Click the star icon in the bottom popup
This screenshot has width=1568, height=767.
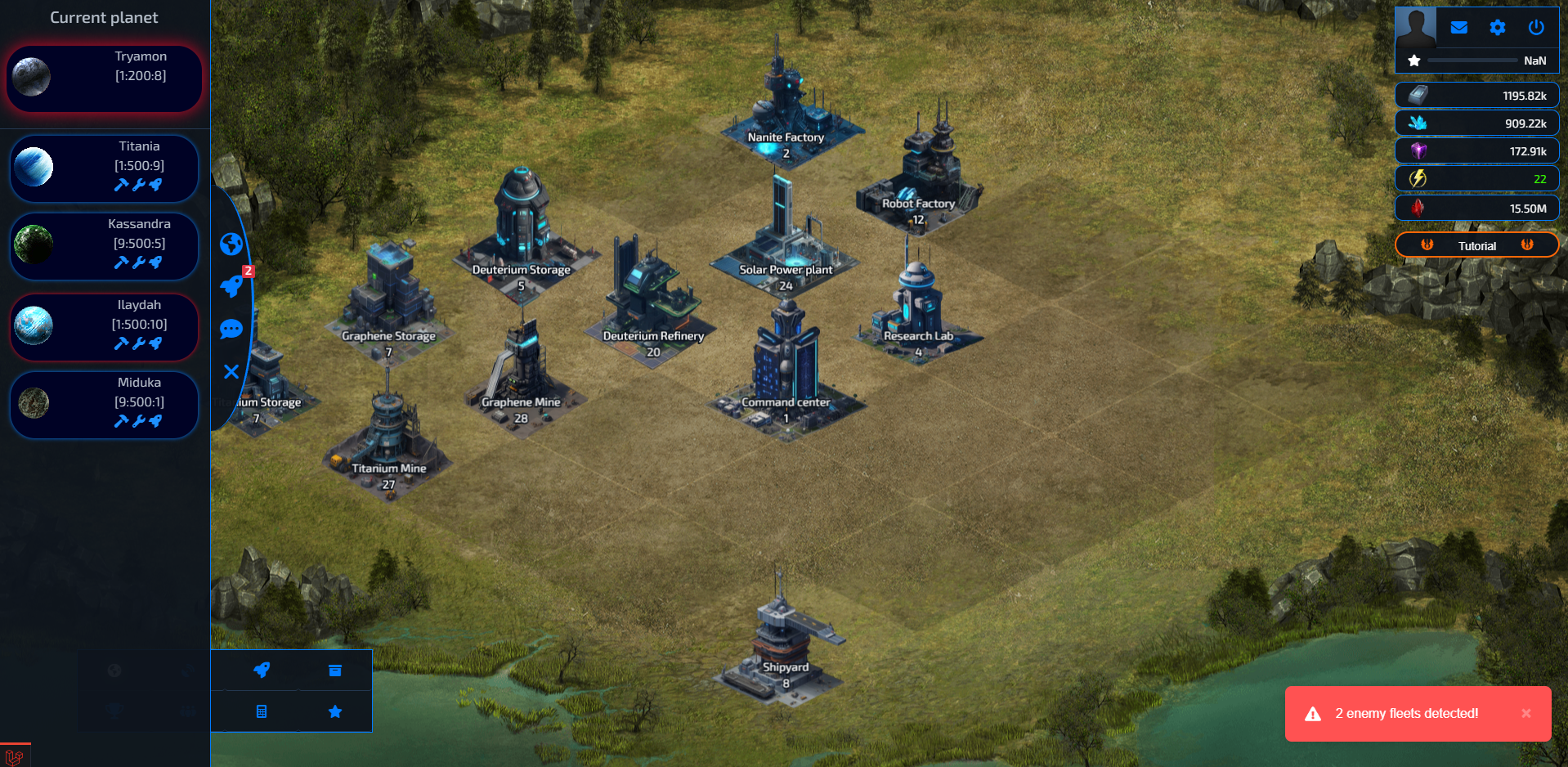(334, 711)
